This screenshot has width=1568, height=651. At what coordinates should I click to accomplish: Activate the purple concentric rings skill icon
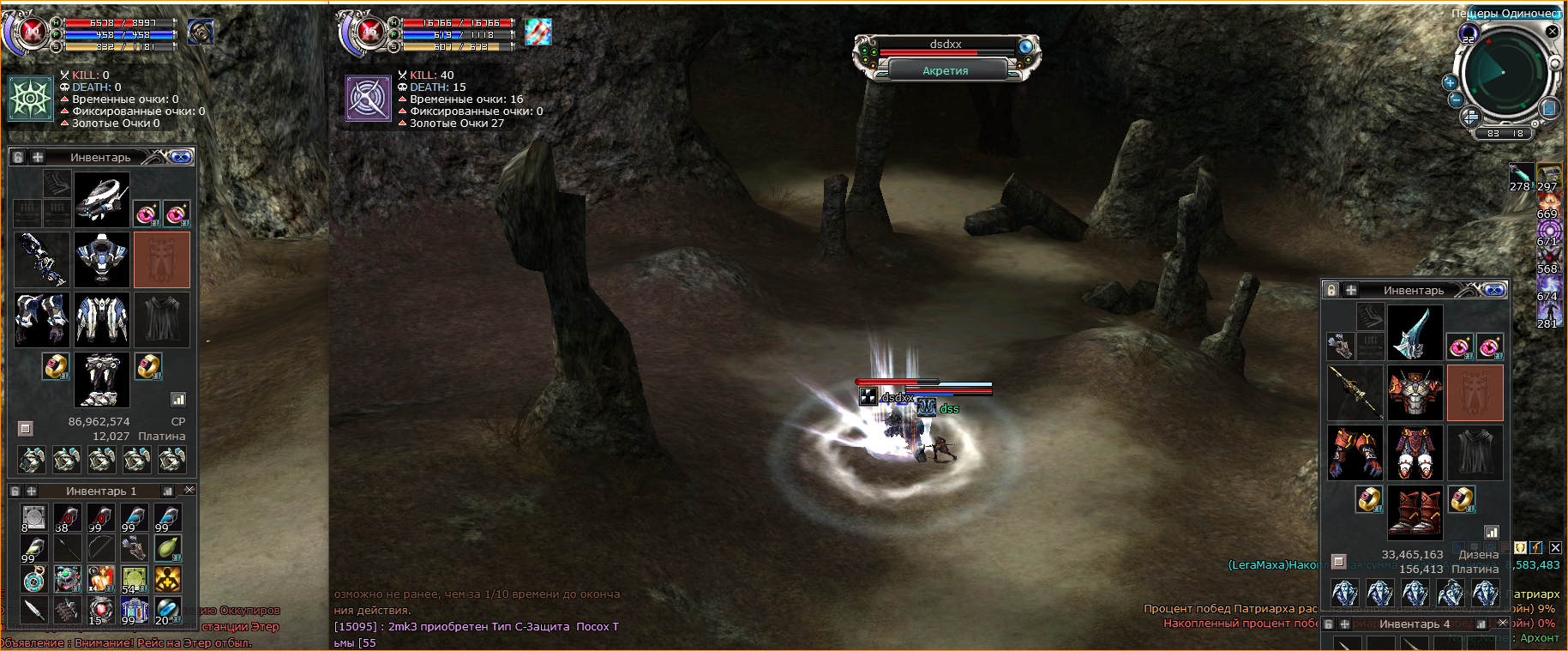[x=1548, y=230]
